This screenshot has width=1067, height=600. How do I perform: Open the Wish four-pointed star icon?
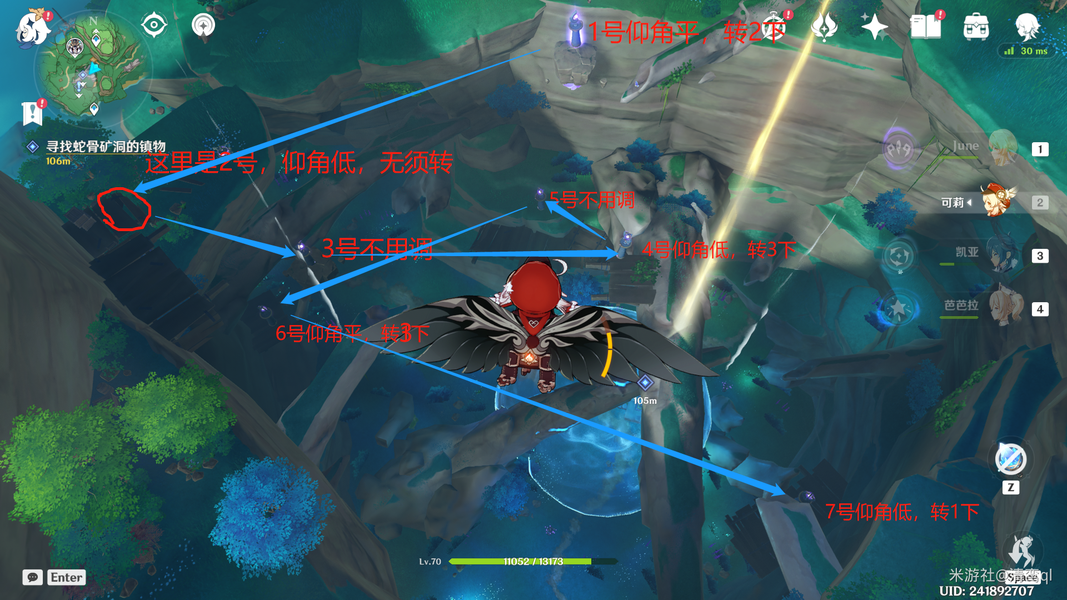click(x=875, y=27)
